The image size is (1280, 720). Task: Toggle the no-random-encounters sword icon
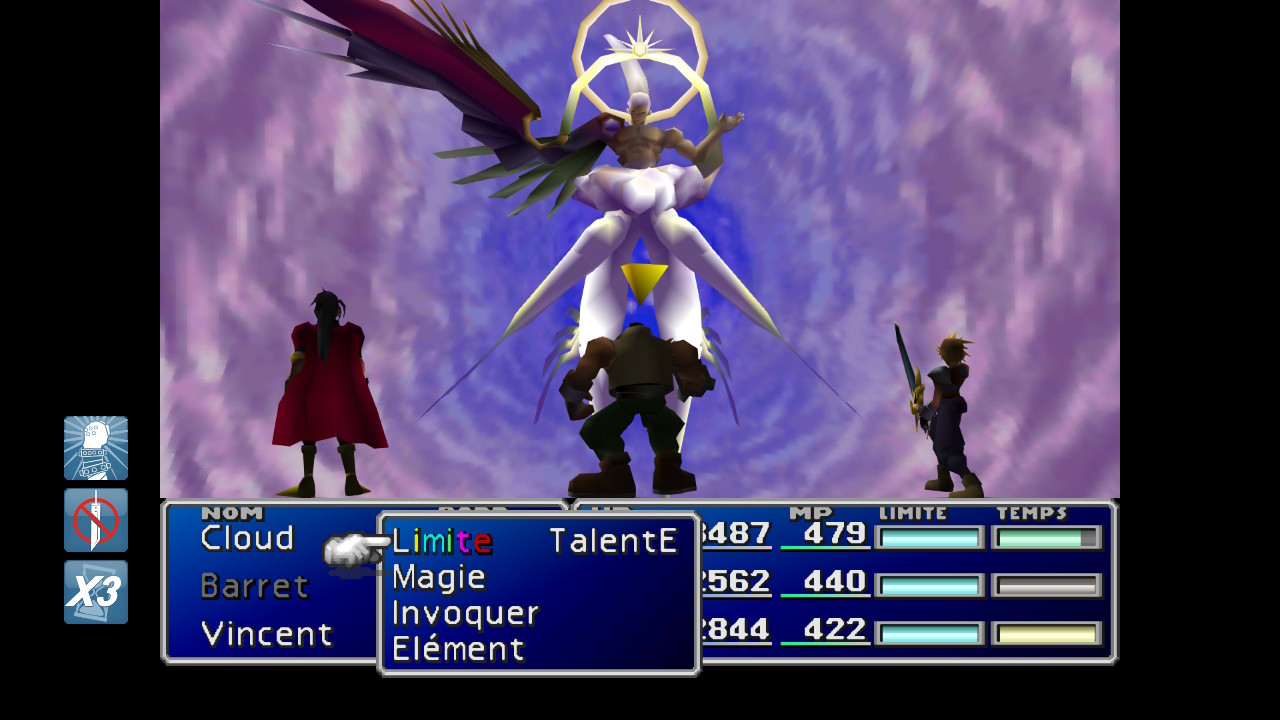96,520
